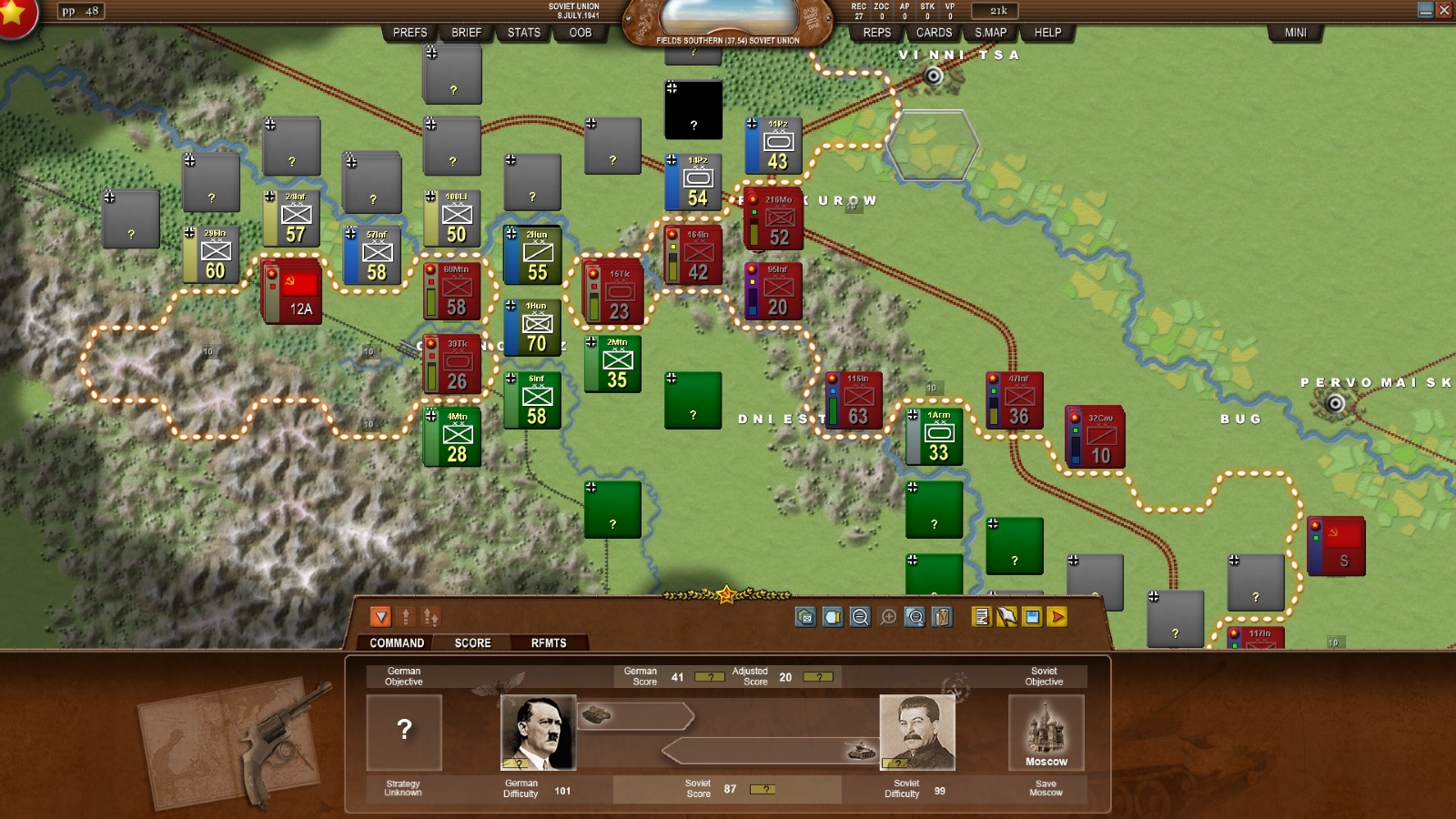Select the Moscow Soviet objective tile
1456x819 pixels.
click(1046, 733)
